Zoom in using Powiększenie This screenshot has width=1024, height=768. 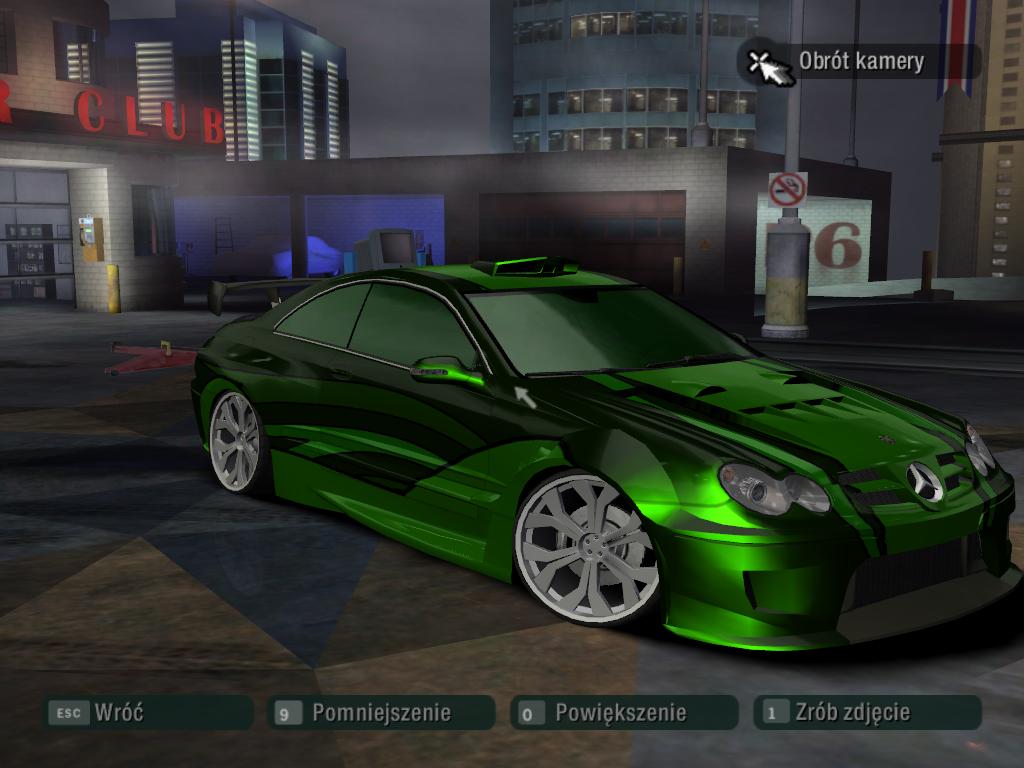click(622, 713)
